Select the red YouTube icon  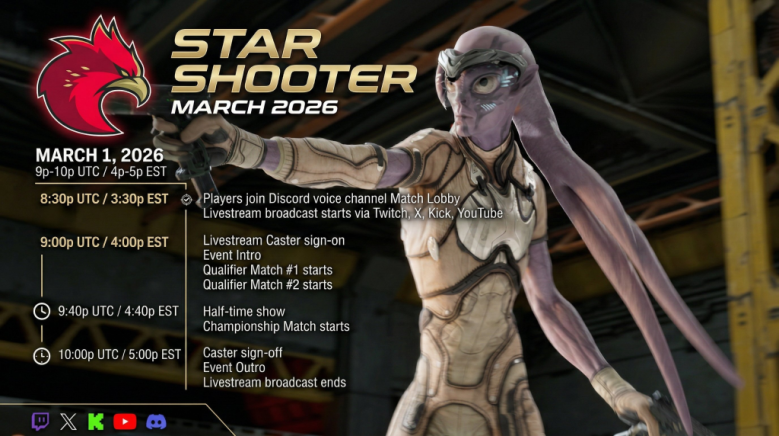(x=125, y=421)
